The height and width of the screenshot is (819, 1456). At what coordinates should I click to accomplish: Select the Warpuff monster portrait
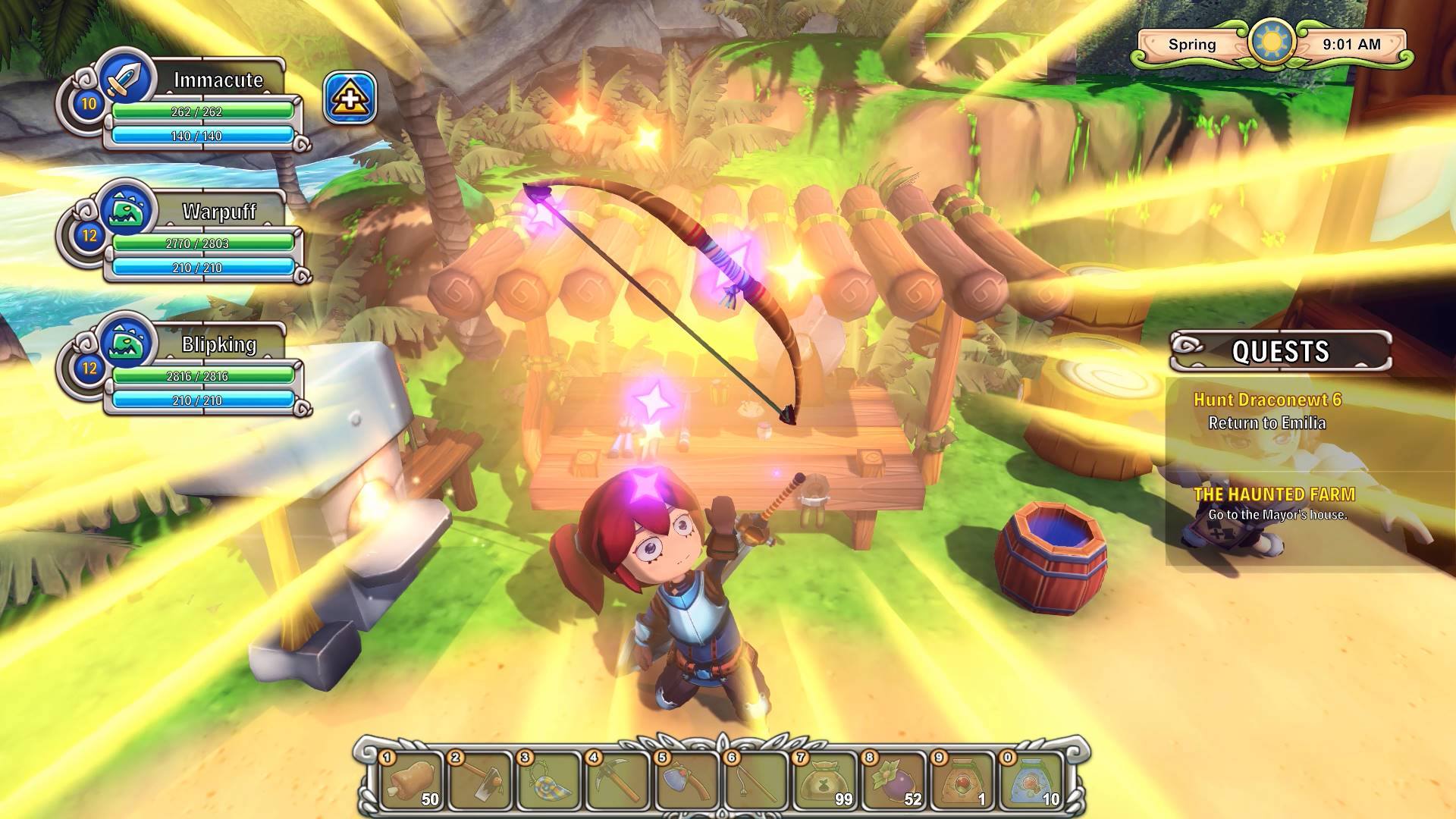click(127, 208)
